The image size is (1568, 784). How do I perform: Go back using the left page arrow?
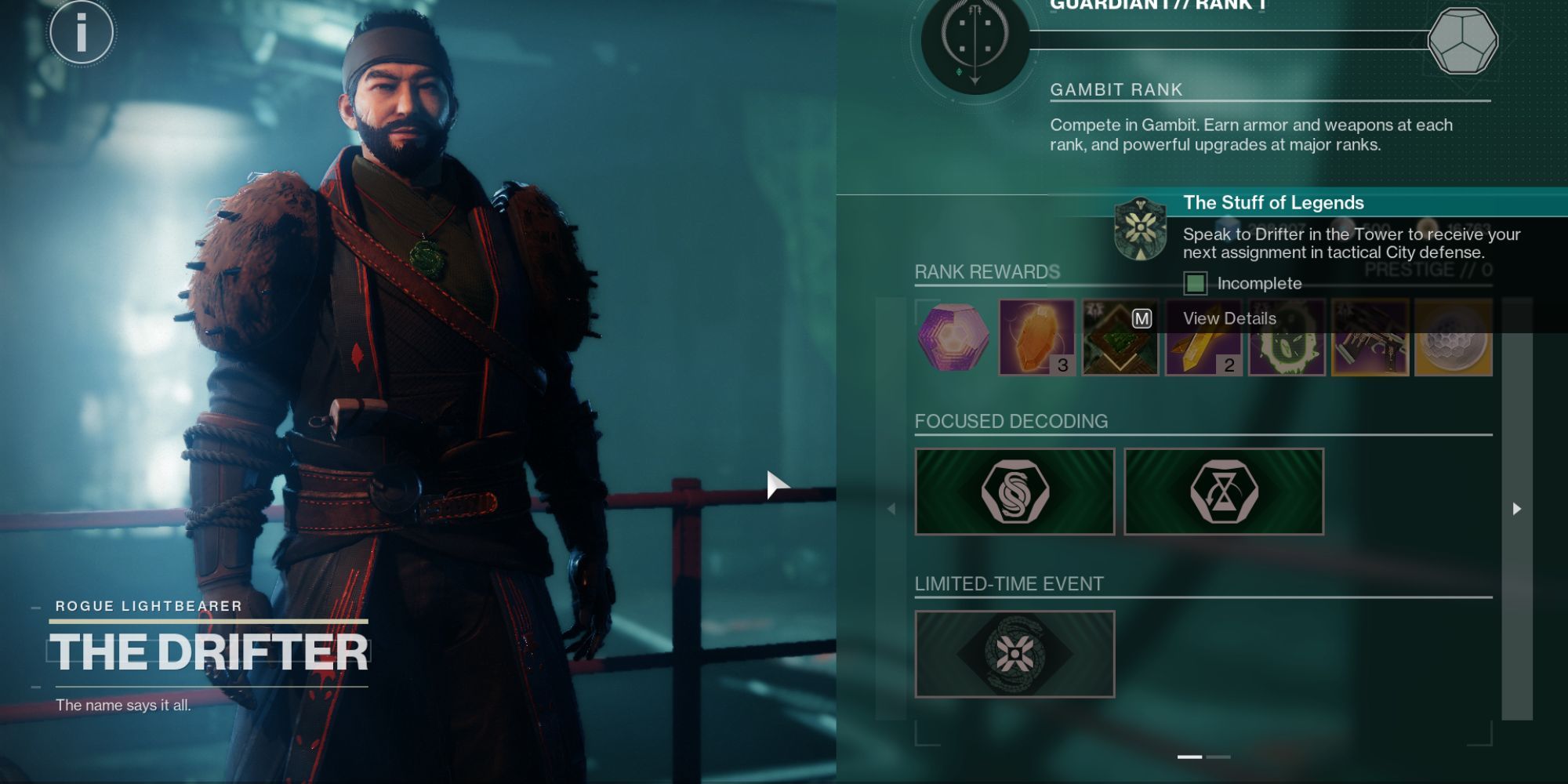[891, 507]
